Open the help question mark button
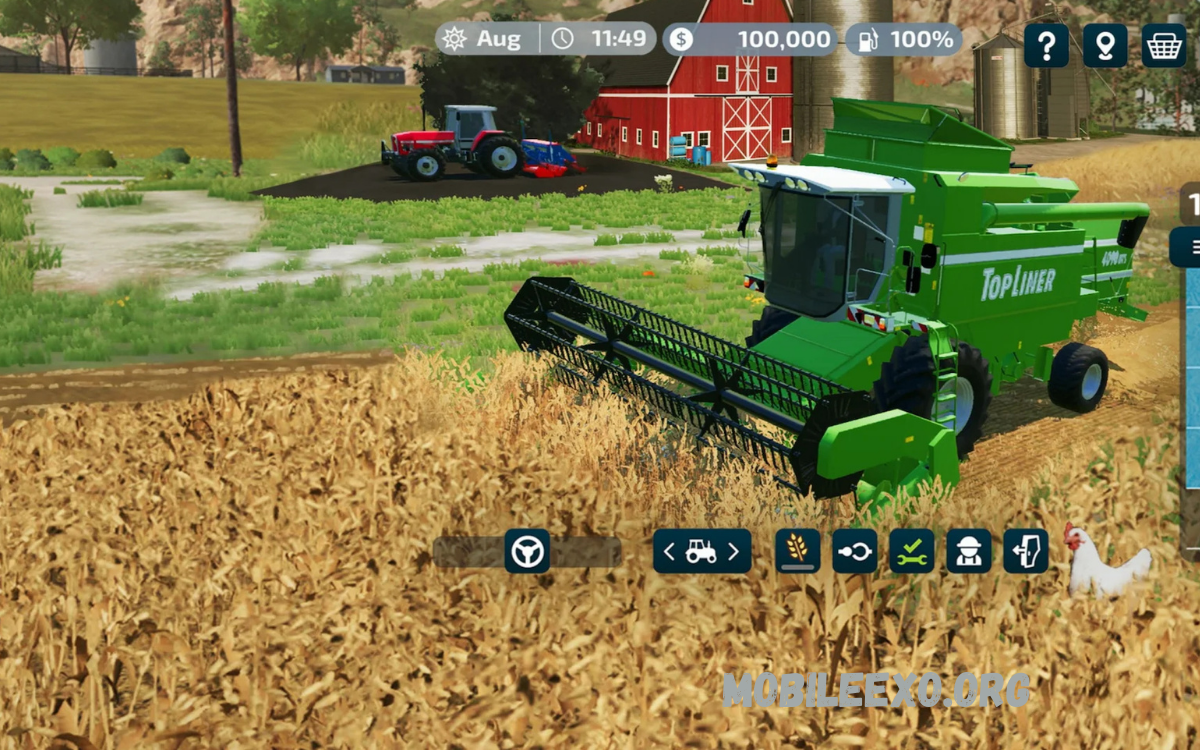The image size is (1200, 750). [x=1046, y=45]
